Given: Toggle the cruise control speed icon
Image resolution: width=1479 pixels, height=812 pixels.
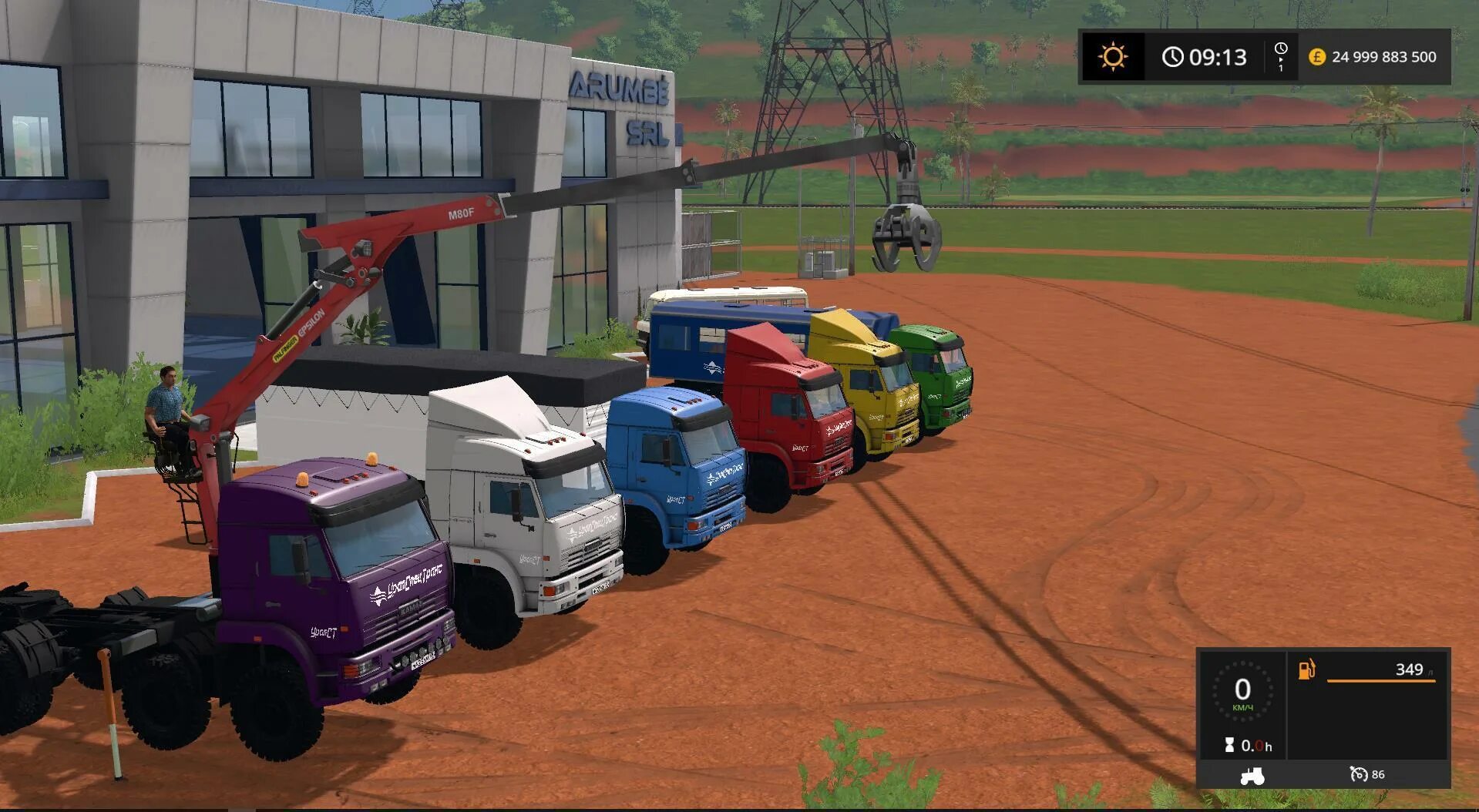Looking at the screenshot, I should point(1358,774).
